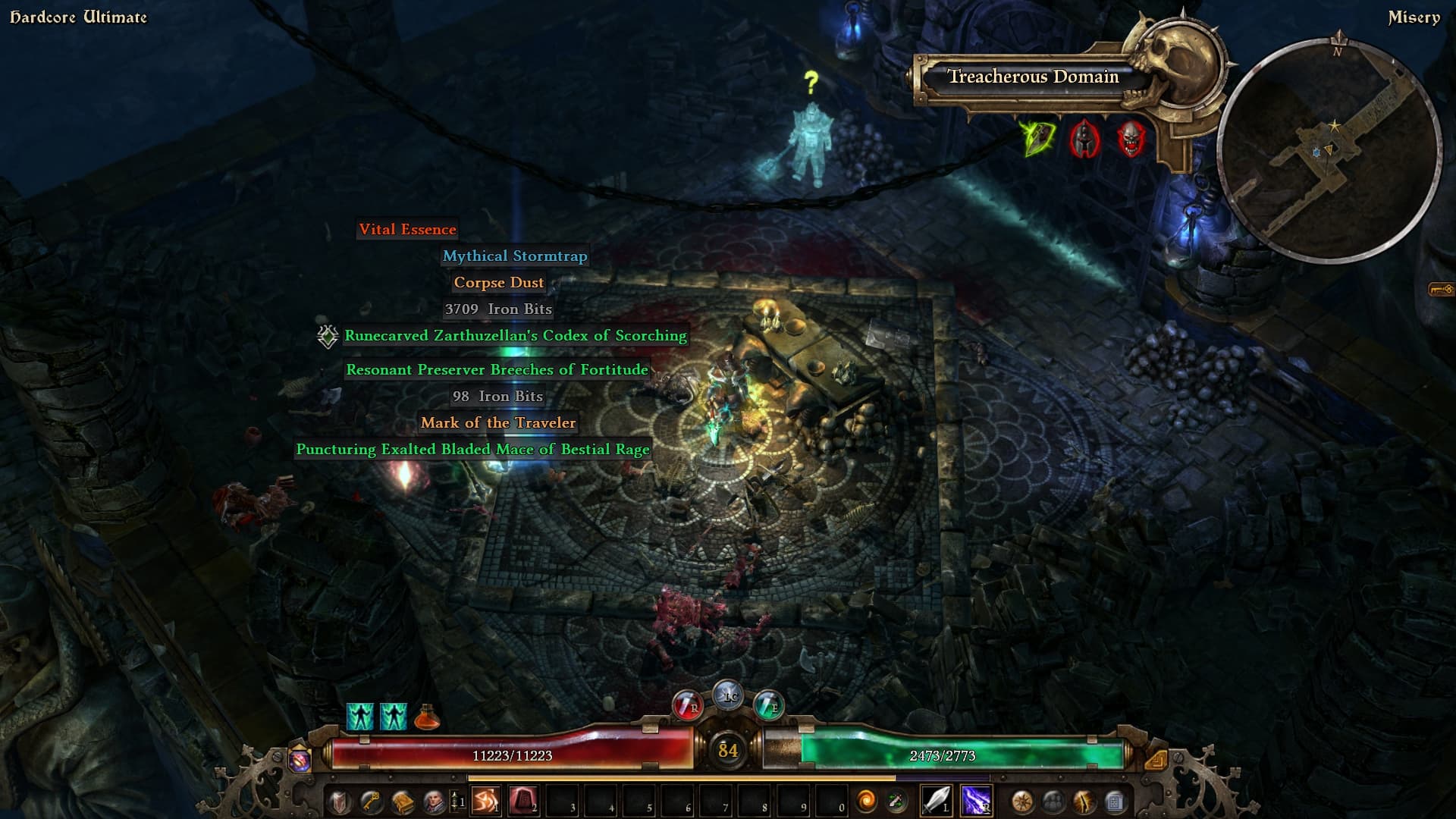Cast the orange spiral rift portal button
This screenshot has height=819, width=1456.
click(865, 801)
